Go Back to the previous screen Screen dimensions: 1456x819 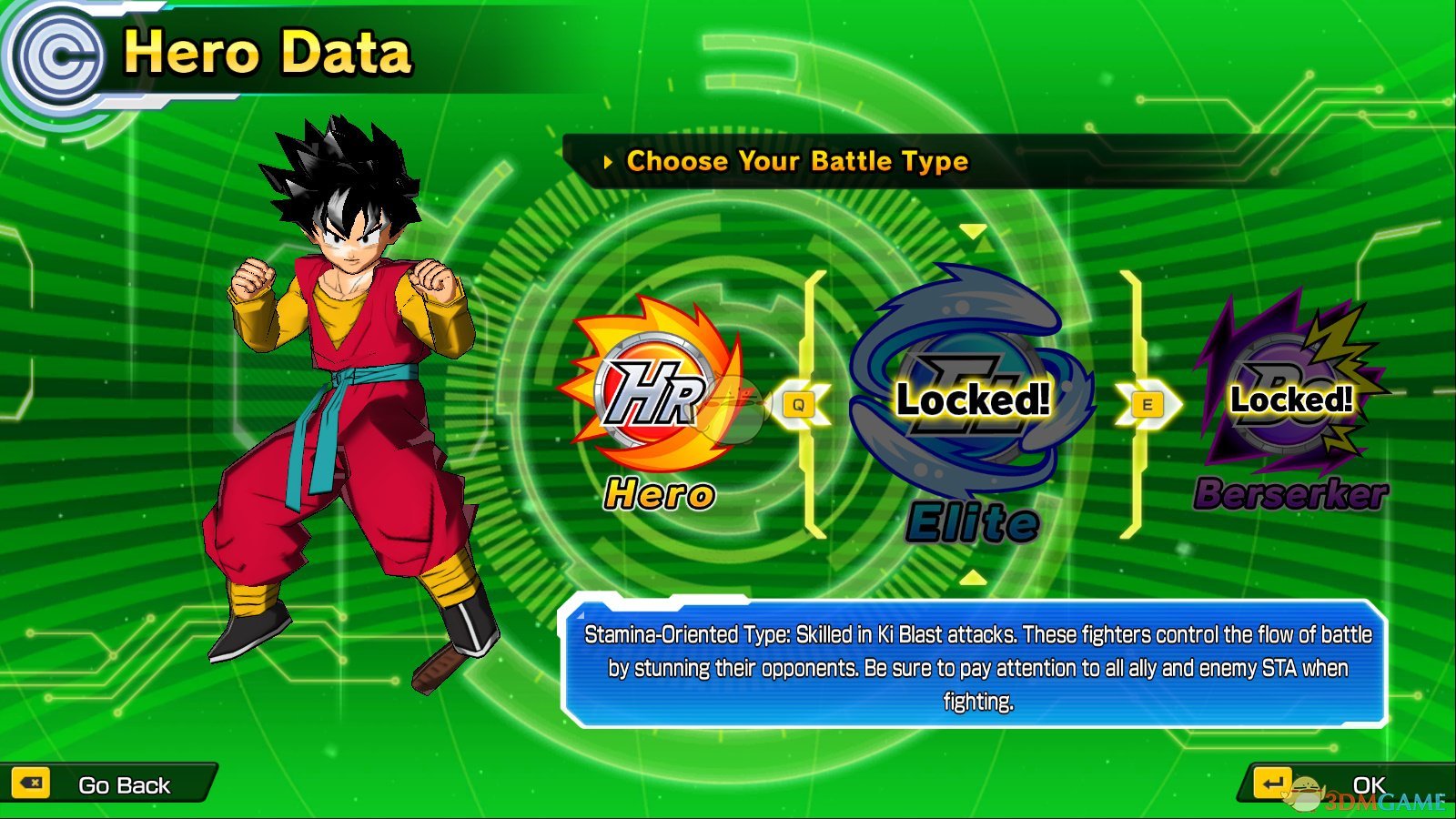(x=107, y=784)
